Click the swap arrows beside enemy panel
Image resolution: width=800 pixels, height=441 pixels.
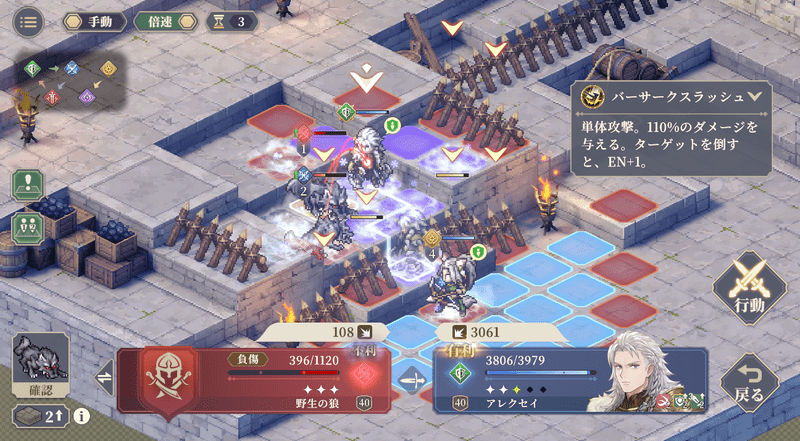click(x=102, y=378)
